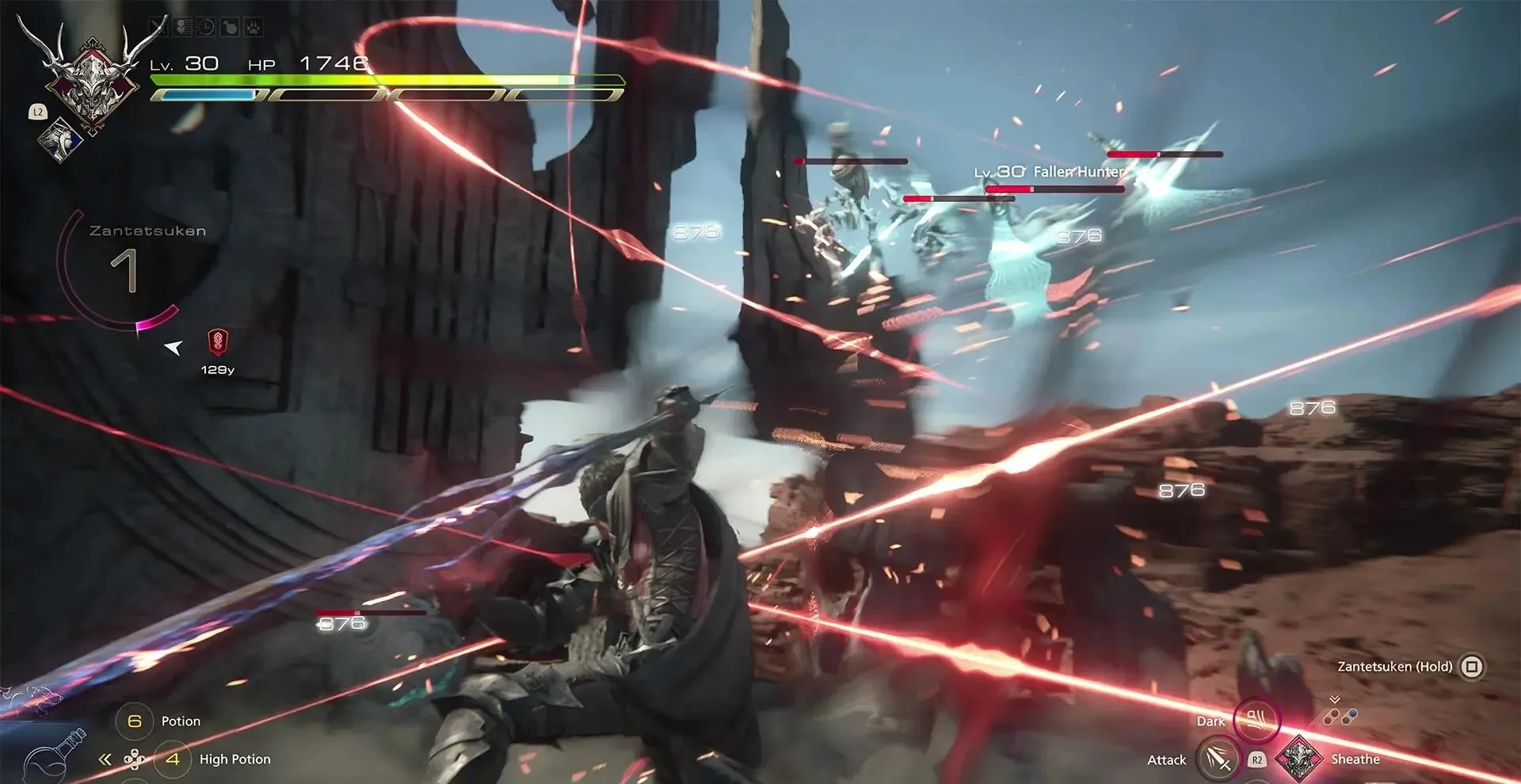Click the red quest objective marker
Viewport: 1521px width, 784px height.
pos(217,342)
